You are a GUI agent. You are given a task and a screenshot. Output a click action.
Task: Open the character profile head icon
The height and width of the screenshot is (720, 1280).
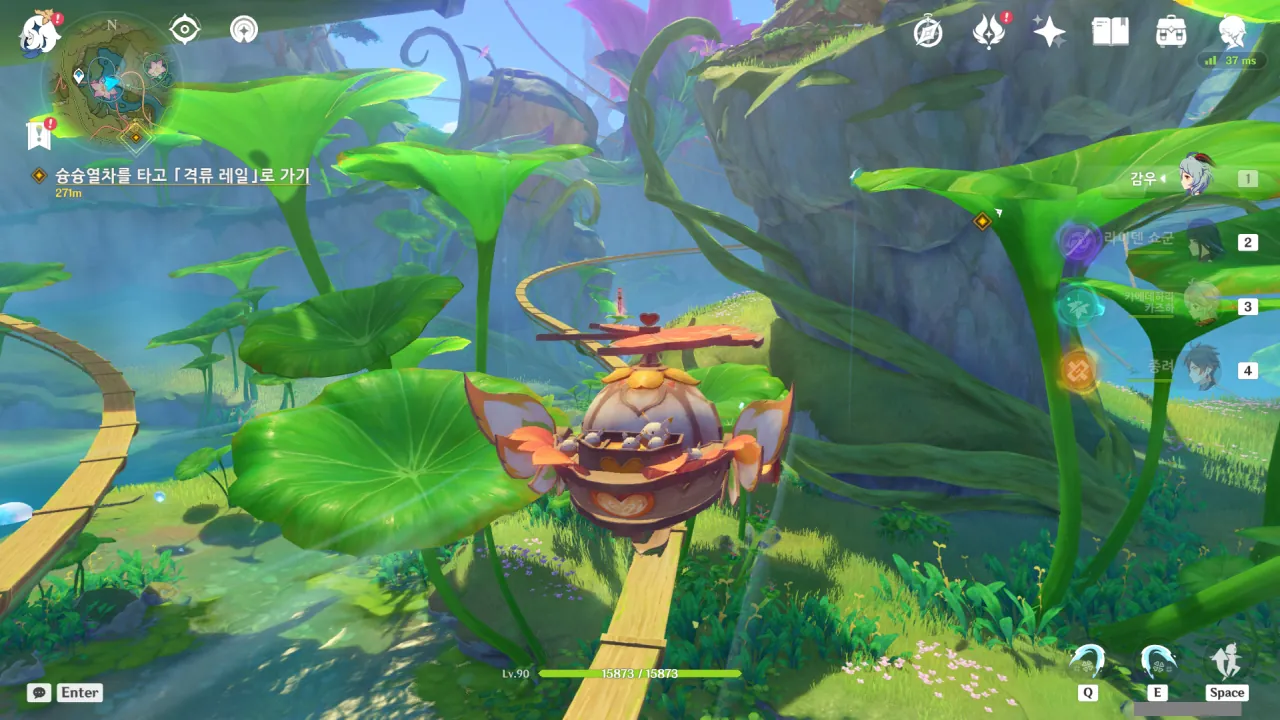tap(1232, 32)
